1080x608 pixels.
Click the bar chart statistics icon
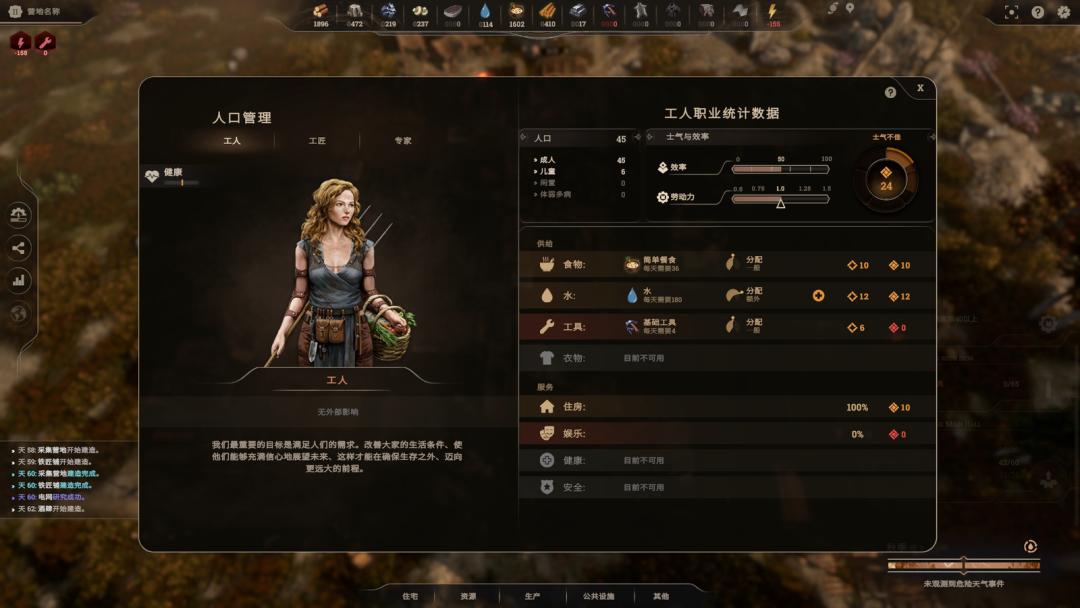click(x=19, y=281)
